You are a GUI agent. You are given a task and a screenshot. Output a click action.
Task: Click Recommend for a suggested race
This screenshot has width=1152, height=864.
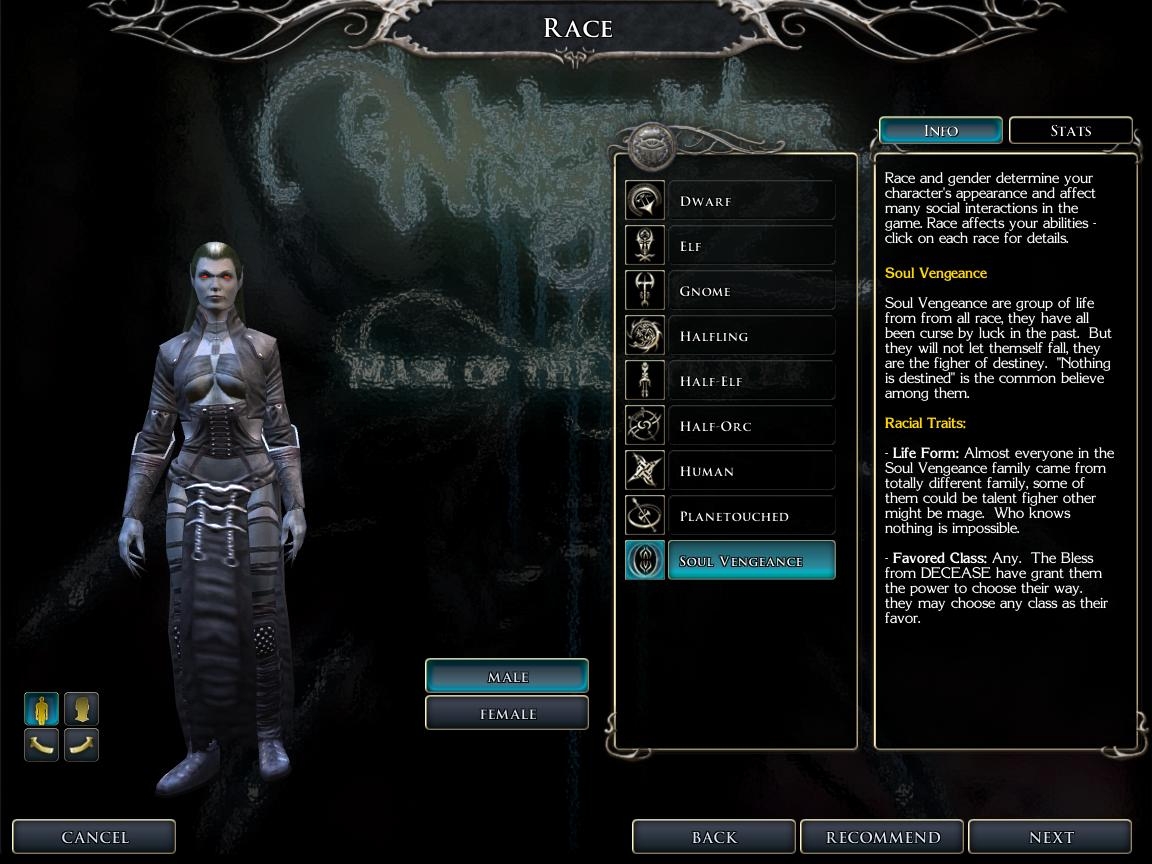pos(882,837)
